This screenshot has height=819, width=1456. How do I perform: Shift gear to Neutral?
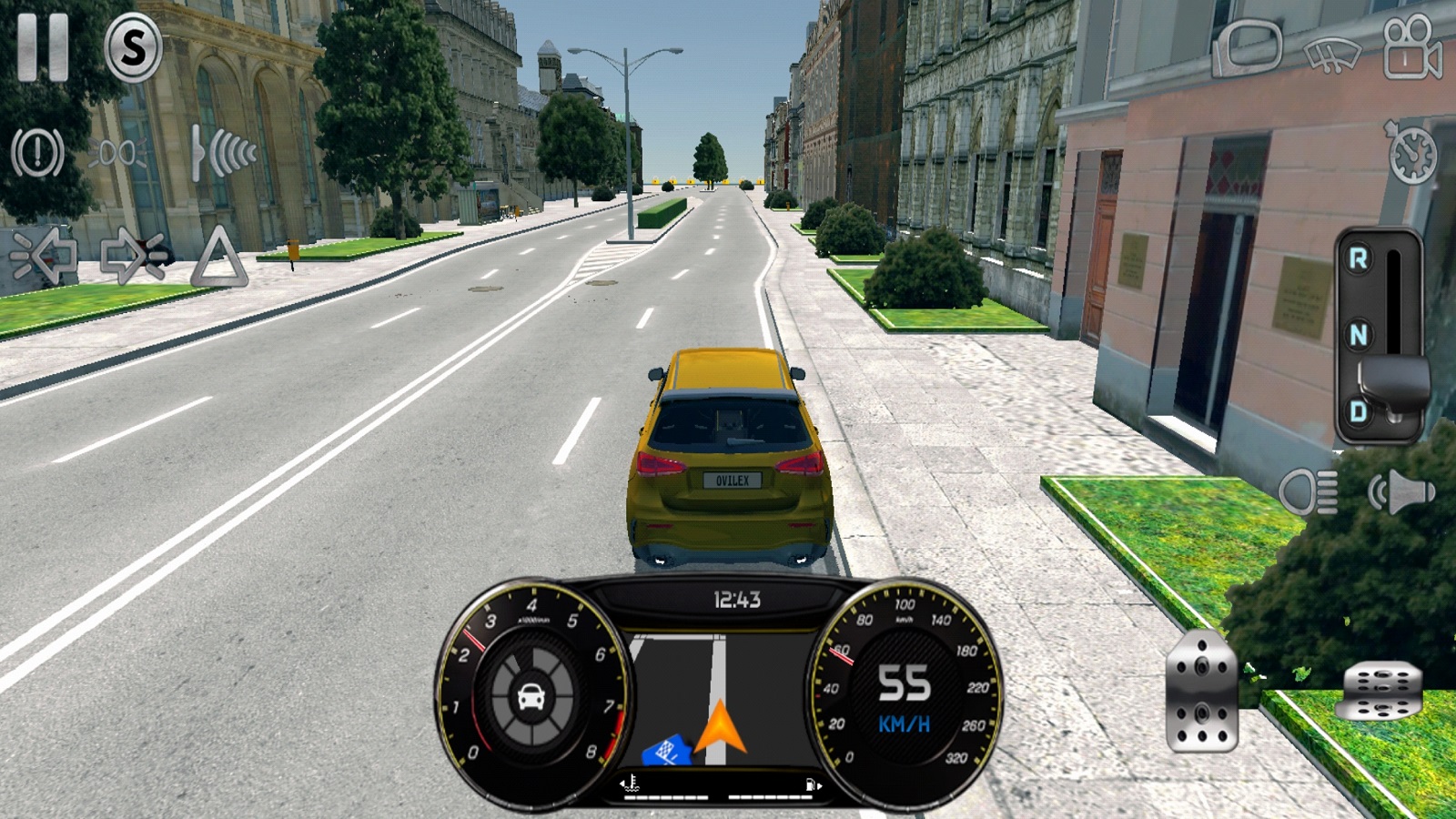[x=1358, y=335]
